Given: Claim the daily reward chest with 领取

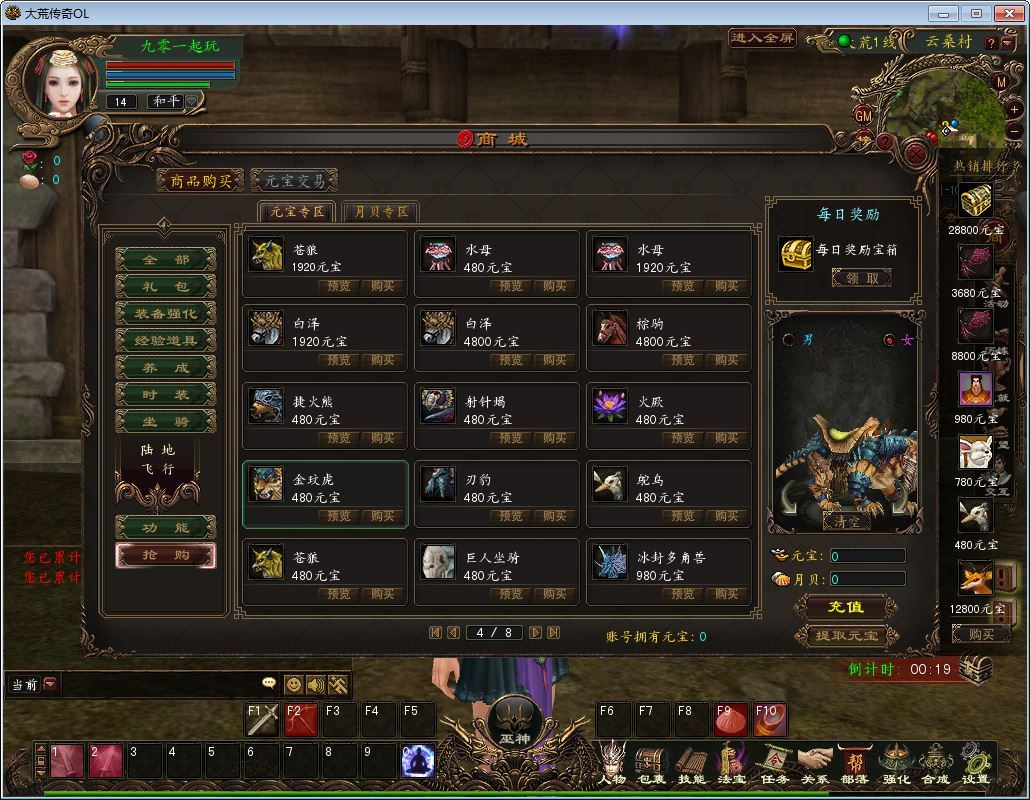Looking at the screenshot, I should (860, 279).
